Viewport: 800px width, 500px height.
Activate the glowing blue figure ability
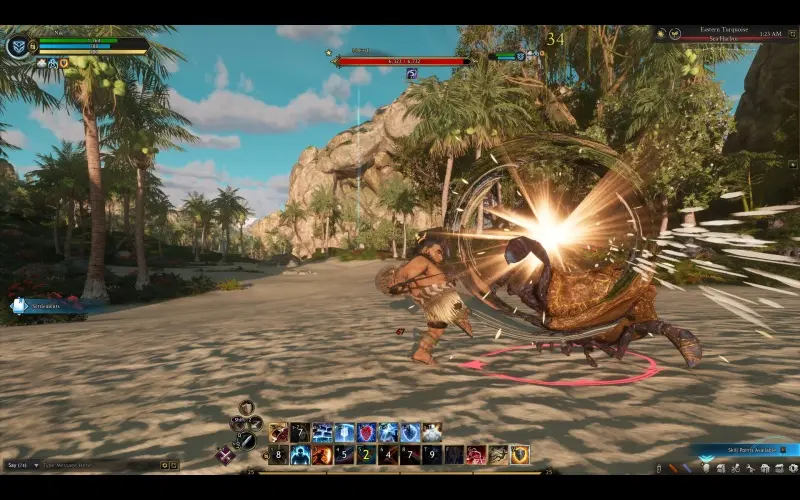pos(300,455)
